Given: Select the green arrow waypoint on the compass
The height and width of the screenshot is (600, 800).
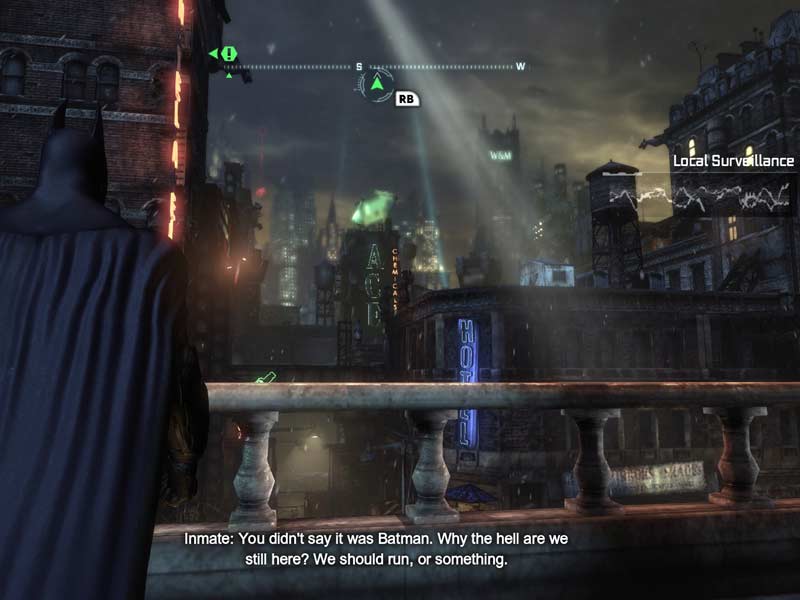Looking at the screenshot, I should pos(376,85).
